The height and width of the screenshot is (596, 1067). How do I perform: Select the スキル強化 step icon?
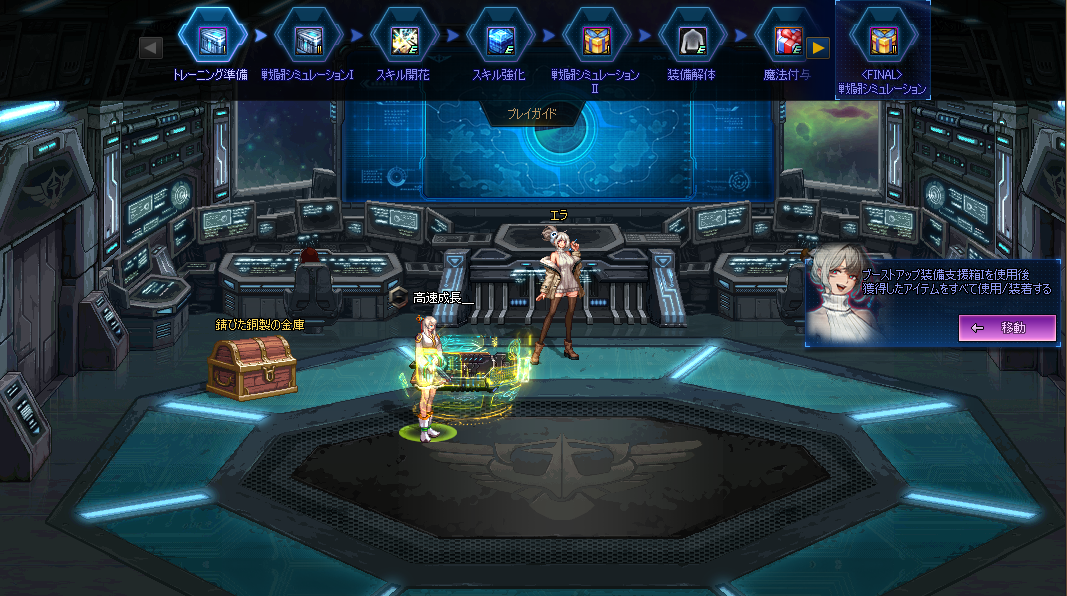[500, 39]
